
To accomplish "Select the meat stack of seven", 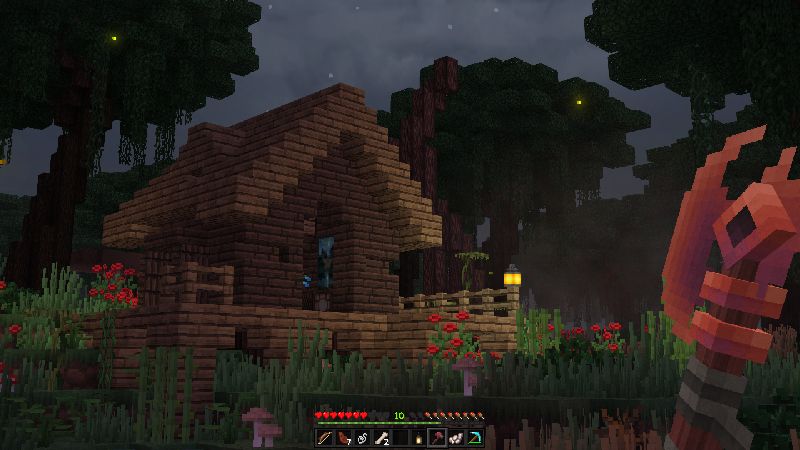I will click(343, 438).
